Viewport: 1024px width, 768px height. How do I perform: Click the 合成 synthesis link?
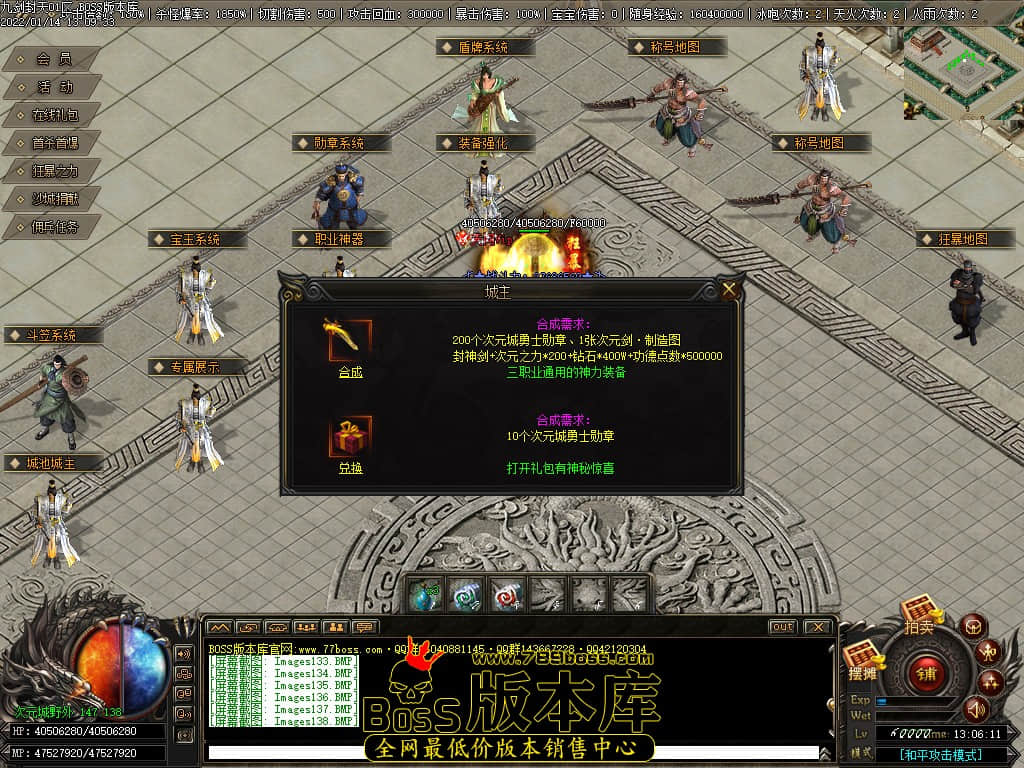(x=350, y=372)
